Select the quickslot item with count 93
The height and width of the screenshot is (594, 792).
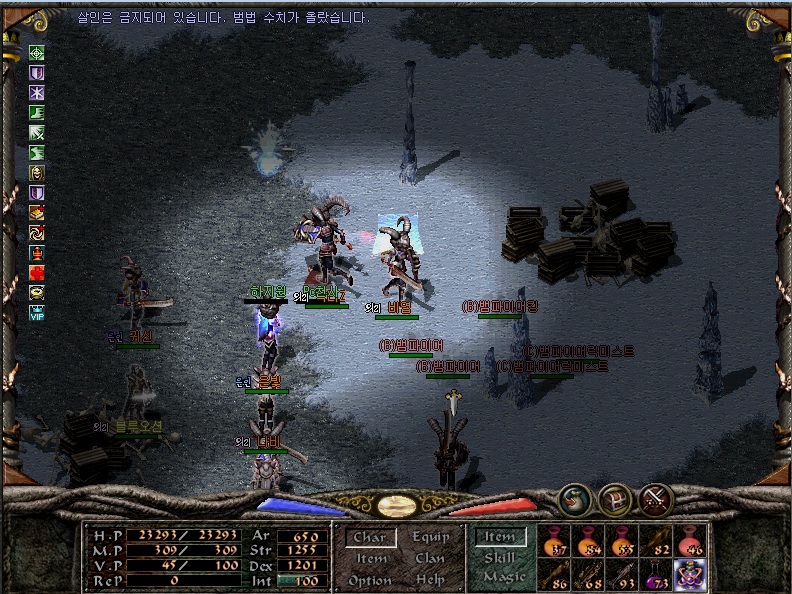[x=624, y=573]
